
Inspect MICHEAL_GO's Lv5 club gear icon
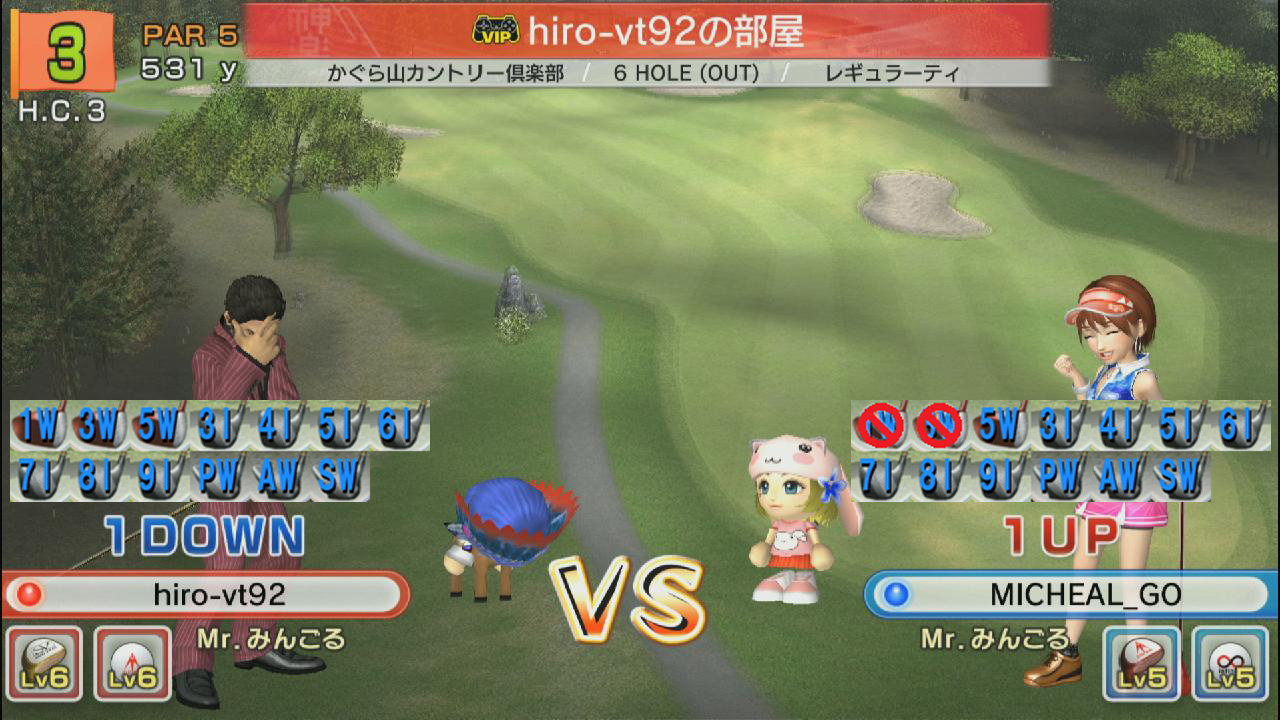pos(1141,662)
